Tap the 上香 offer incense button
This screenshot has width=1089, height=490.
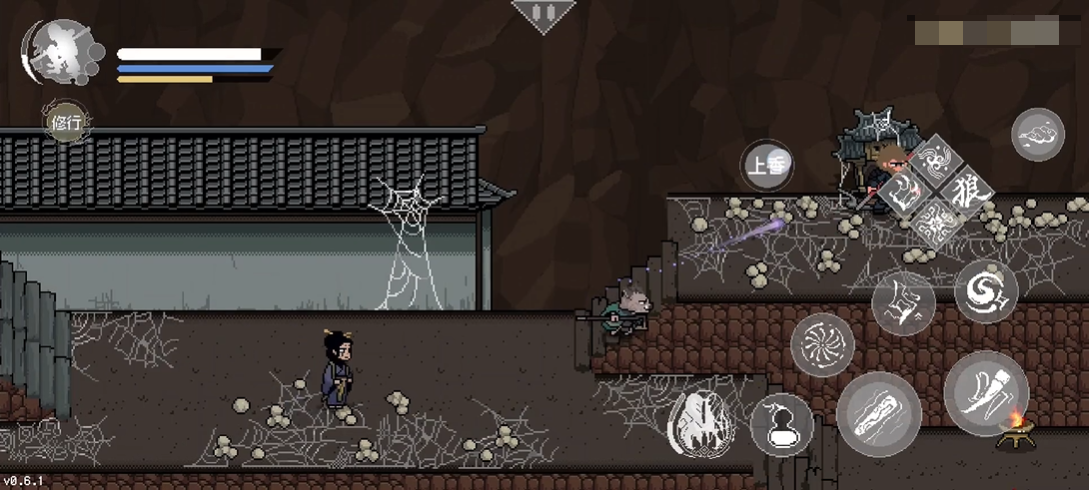pyautogui.click(x=767, y=166)
